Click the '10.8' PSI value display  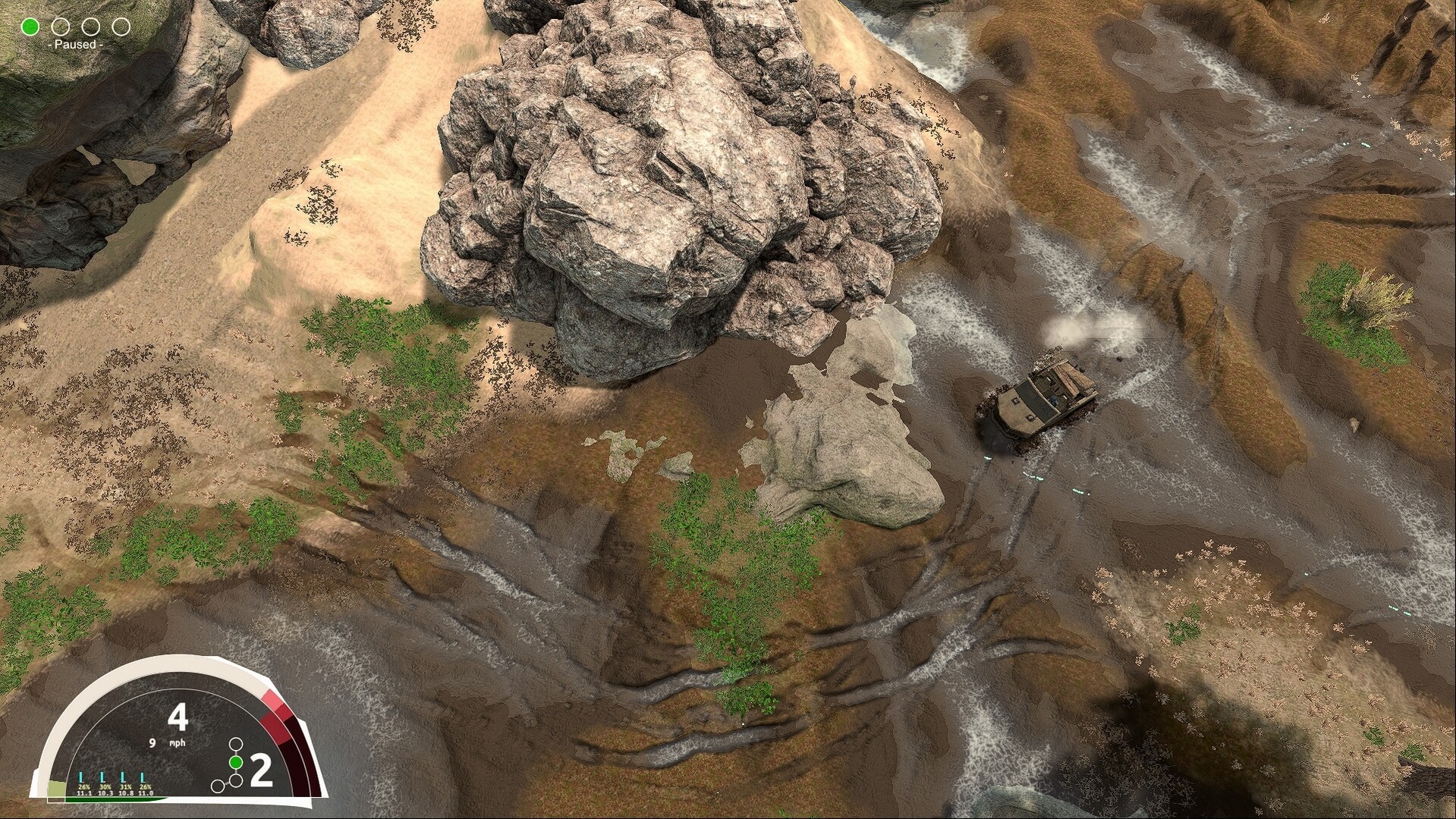(126, 793)
